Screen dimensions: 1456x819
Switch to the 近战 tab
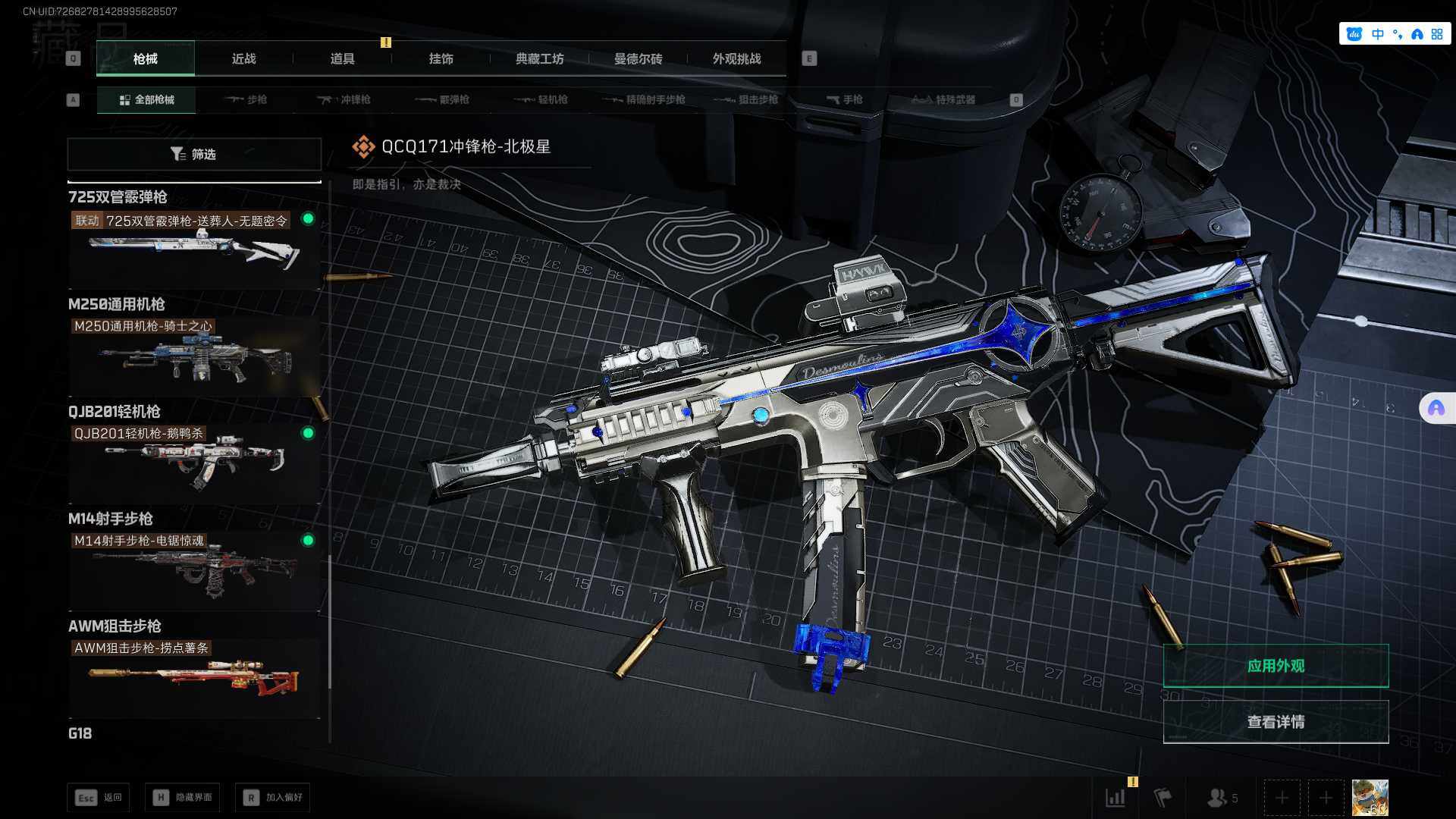click(x=243, y=58)
